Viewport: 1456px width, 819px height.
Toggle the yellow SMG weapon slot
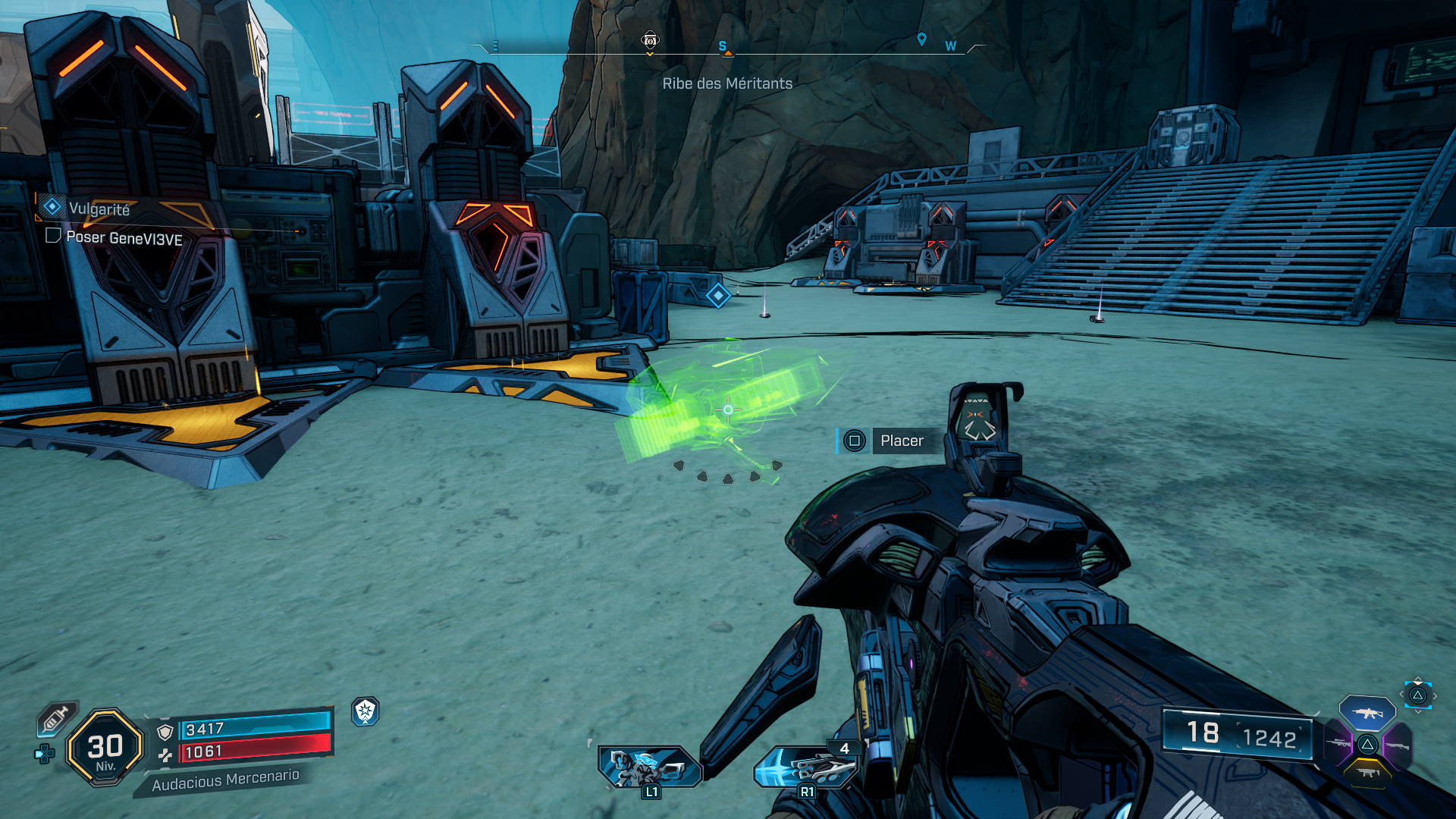click(x=1368, y=773)
